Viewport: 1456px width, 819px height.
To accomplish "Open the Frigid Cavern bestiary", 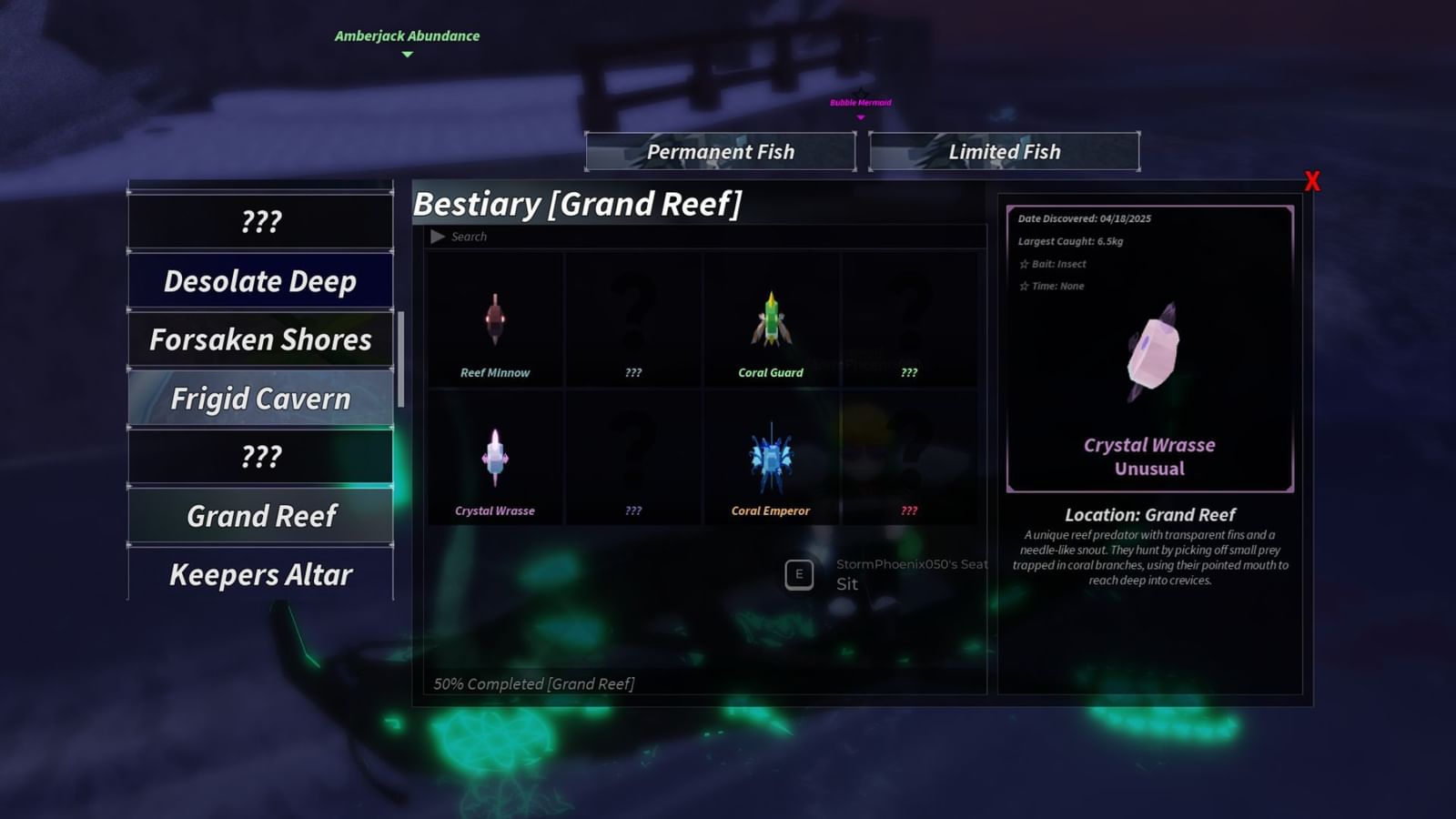I will pyautogui.click(x=260, y=399).
